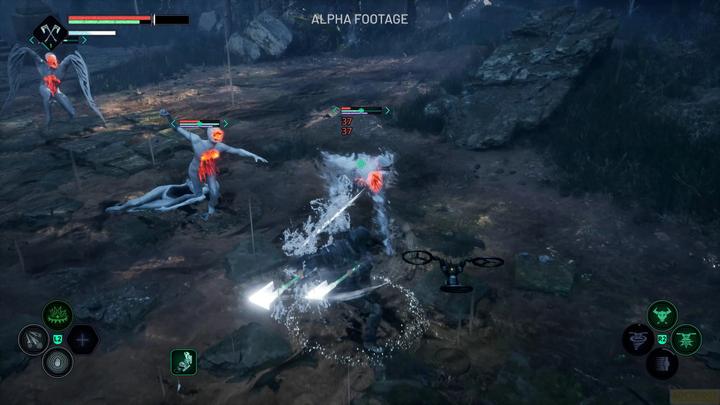Trigger the grey ripple orb ability
Image resolution: width=720 pixels, height=405 pixels.
[57, 362]
